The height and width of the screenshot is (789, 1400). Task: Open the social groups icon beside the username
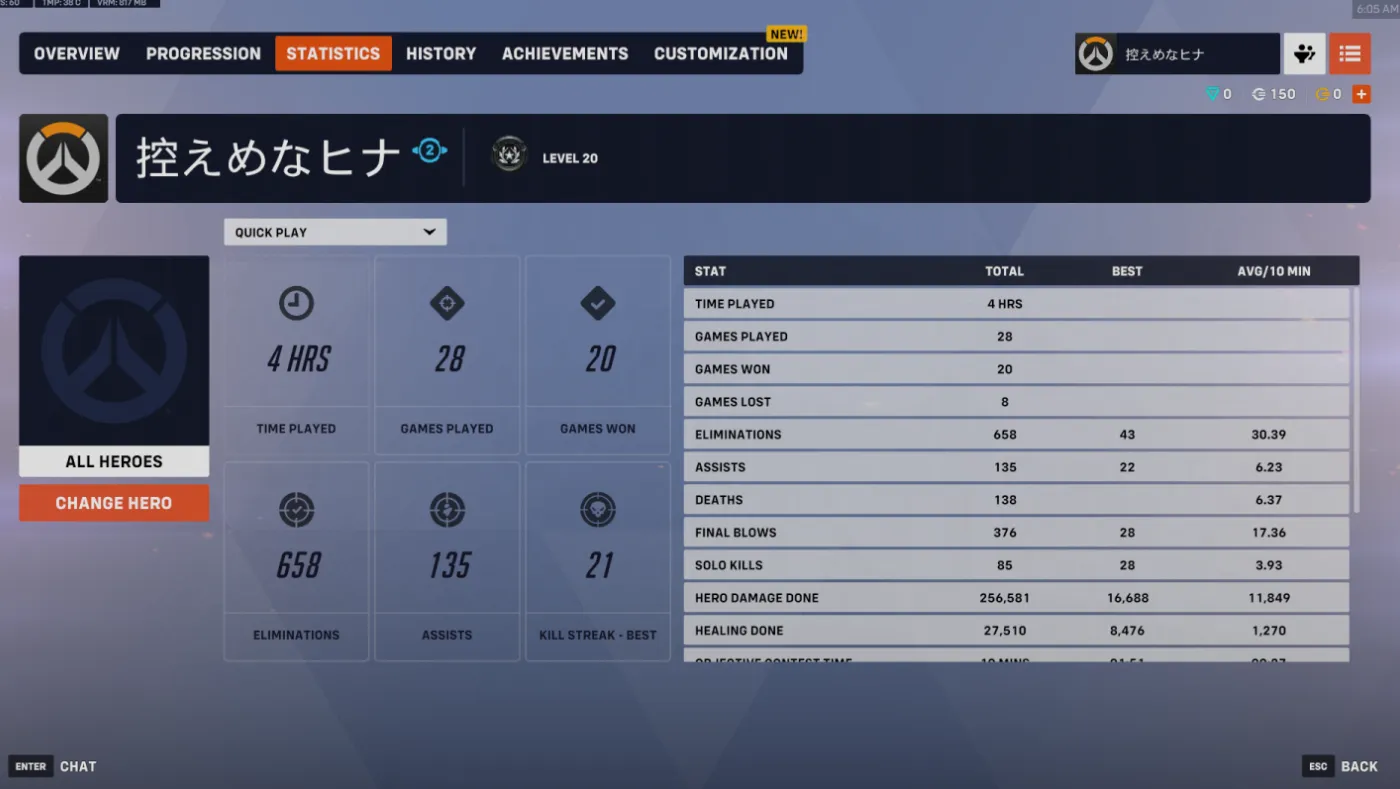[x=1304, y=53]
